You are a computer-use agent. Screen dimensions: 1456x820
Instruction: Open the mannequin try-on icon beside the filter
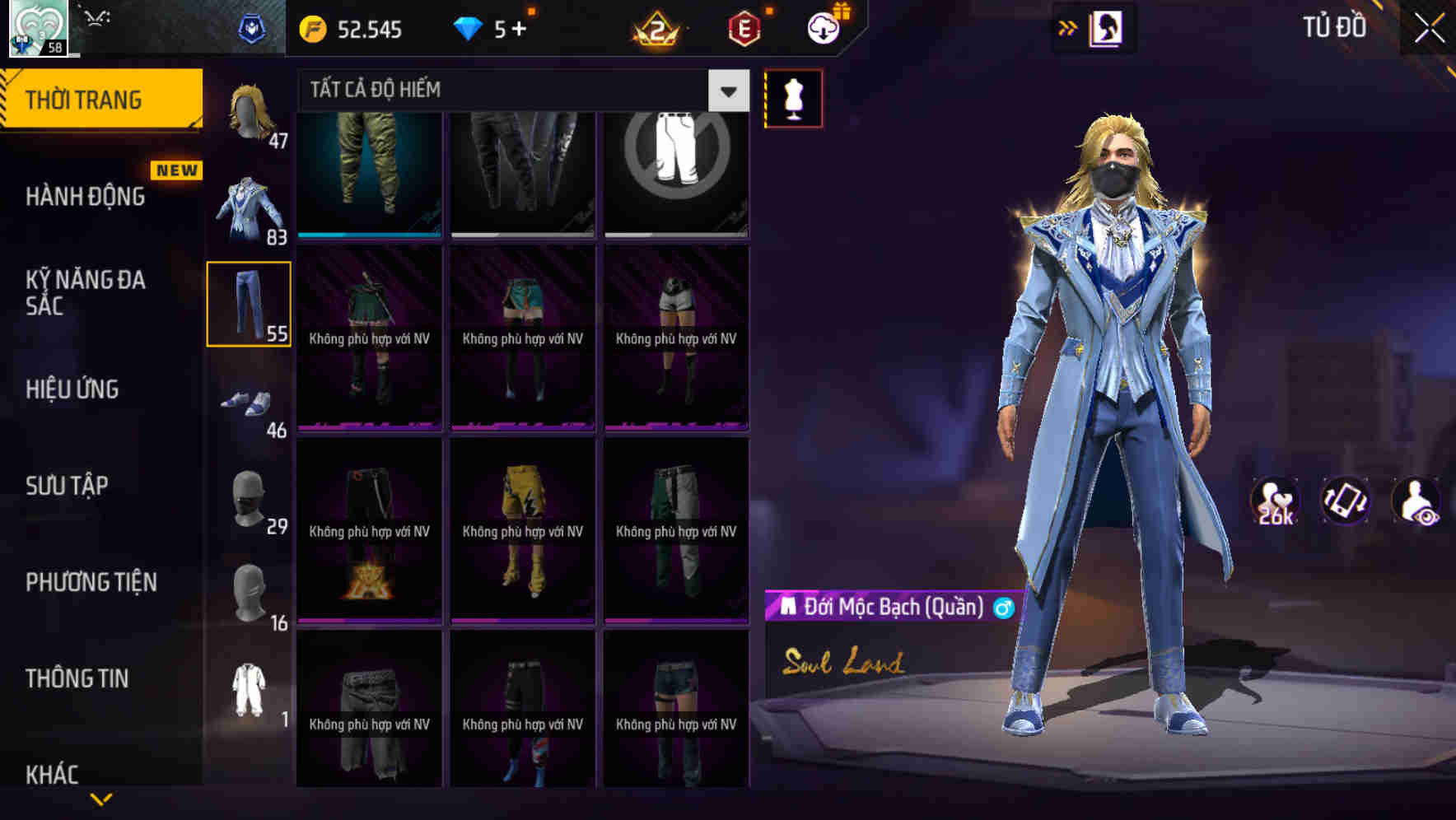coord(792,97)
